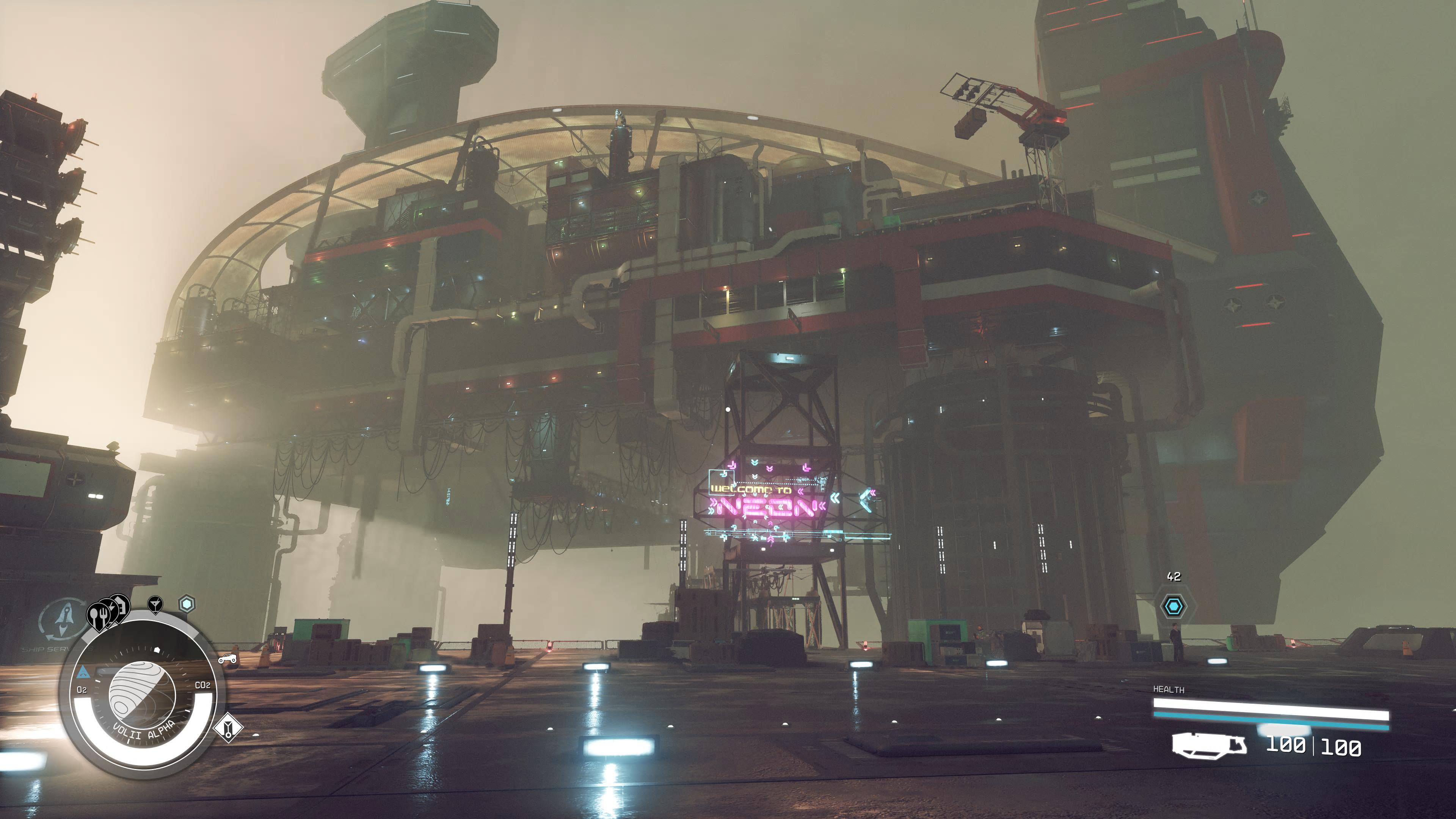
Task: Click the white diamond icon below the compass
Action: click(228, 728)
